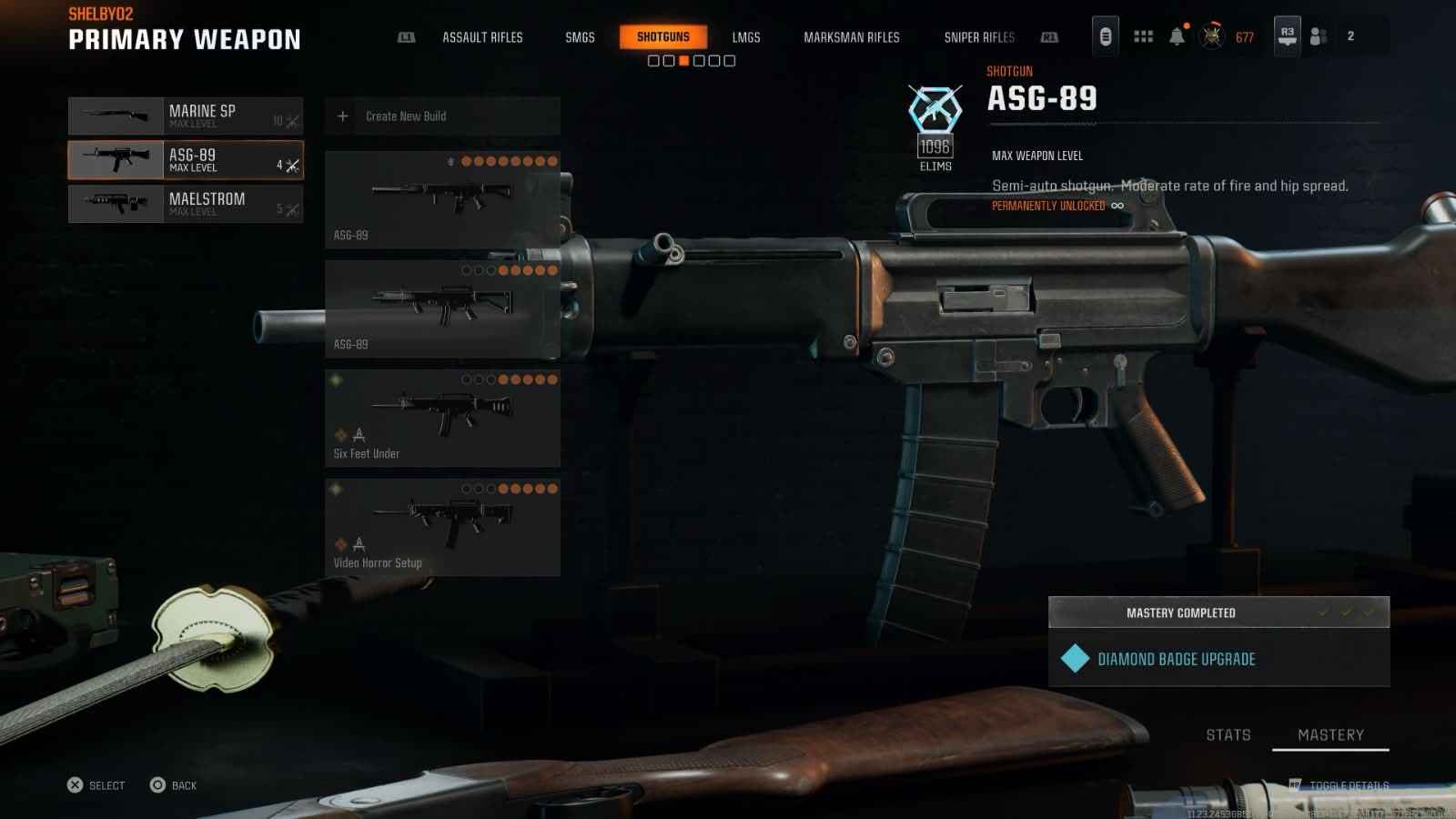Switch to the Stats tab

click(1228, 735)
